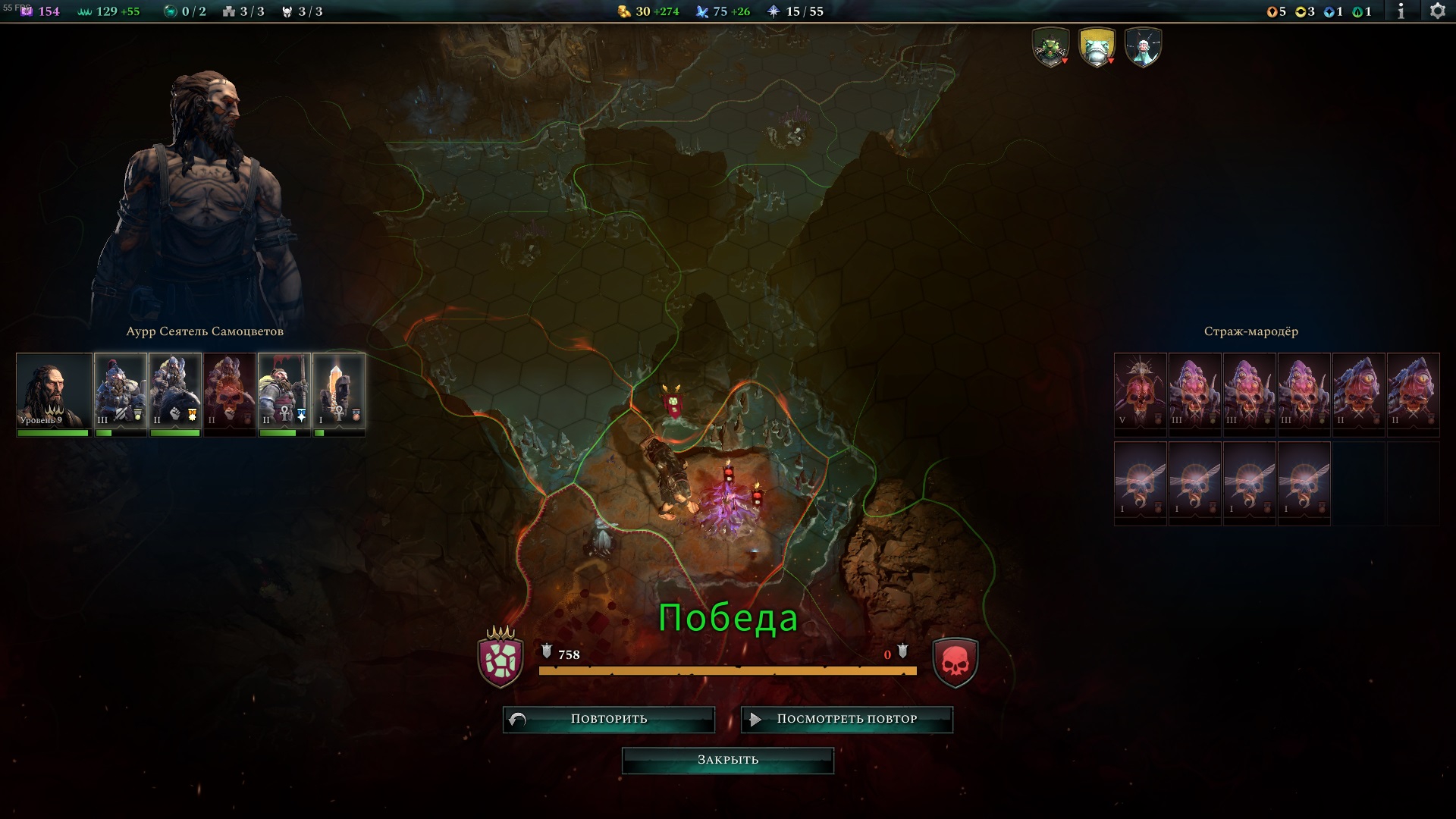
Task: Close the victory screen with Закрыть
Action: (x=727, y=760)
